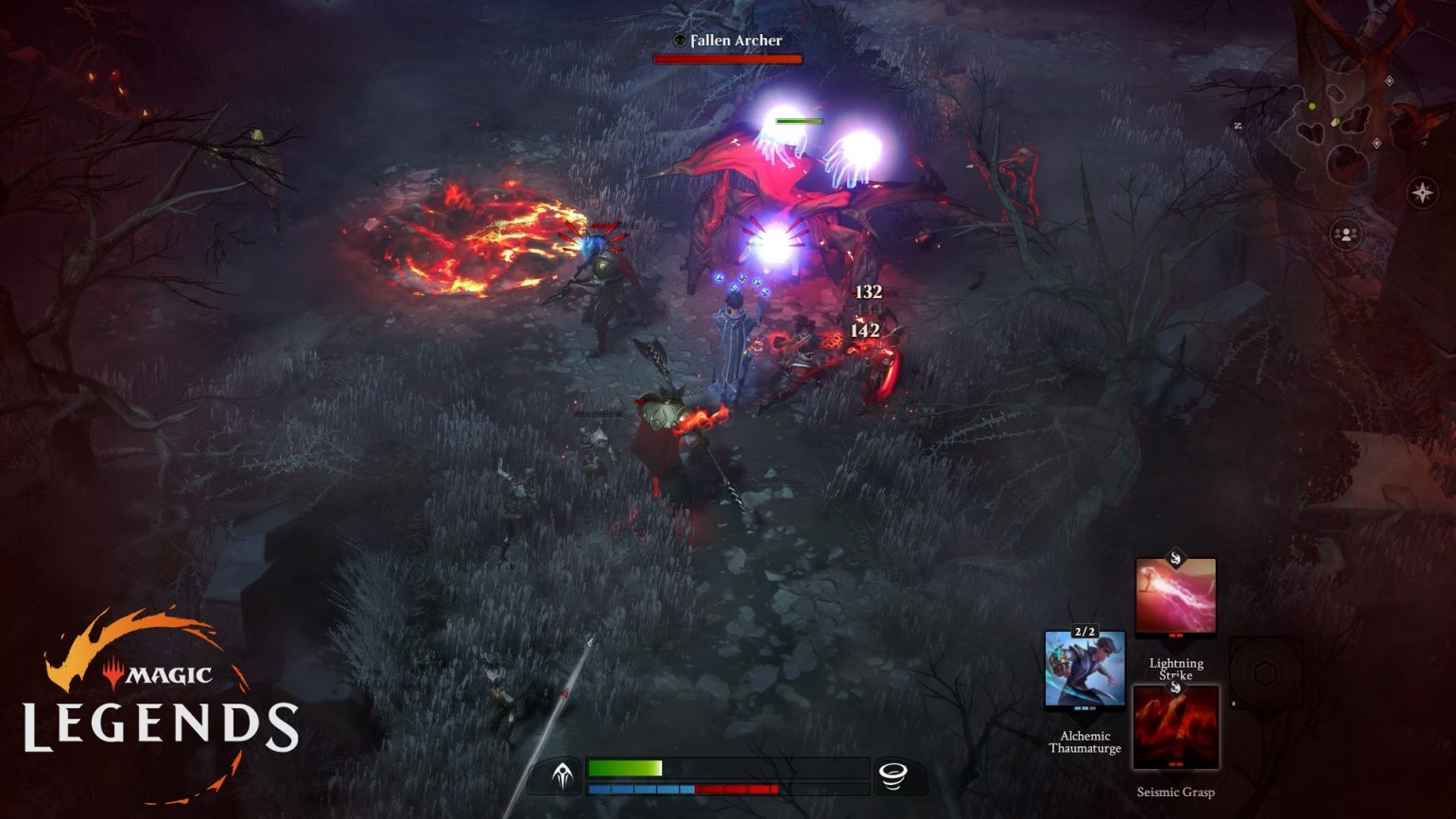Click the compass rose icon beside the minimap
1456x819 pixels.
coord(1423,192)
